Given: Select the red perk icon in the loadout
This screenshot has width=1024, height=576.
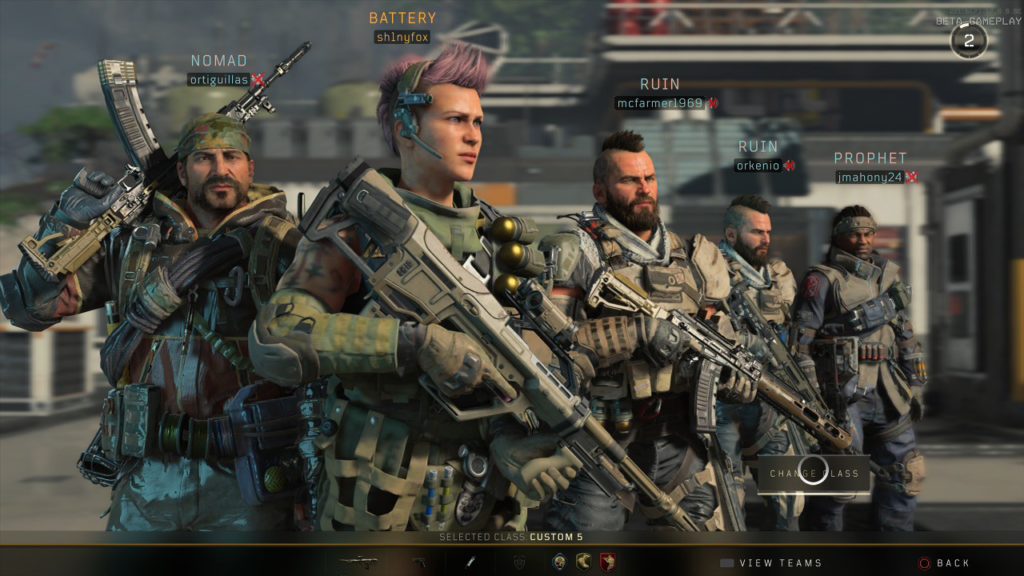Looking at the screenshot, I should [x=606, y=562].
